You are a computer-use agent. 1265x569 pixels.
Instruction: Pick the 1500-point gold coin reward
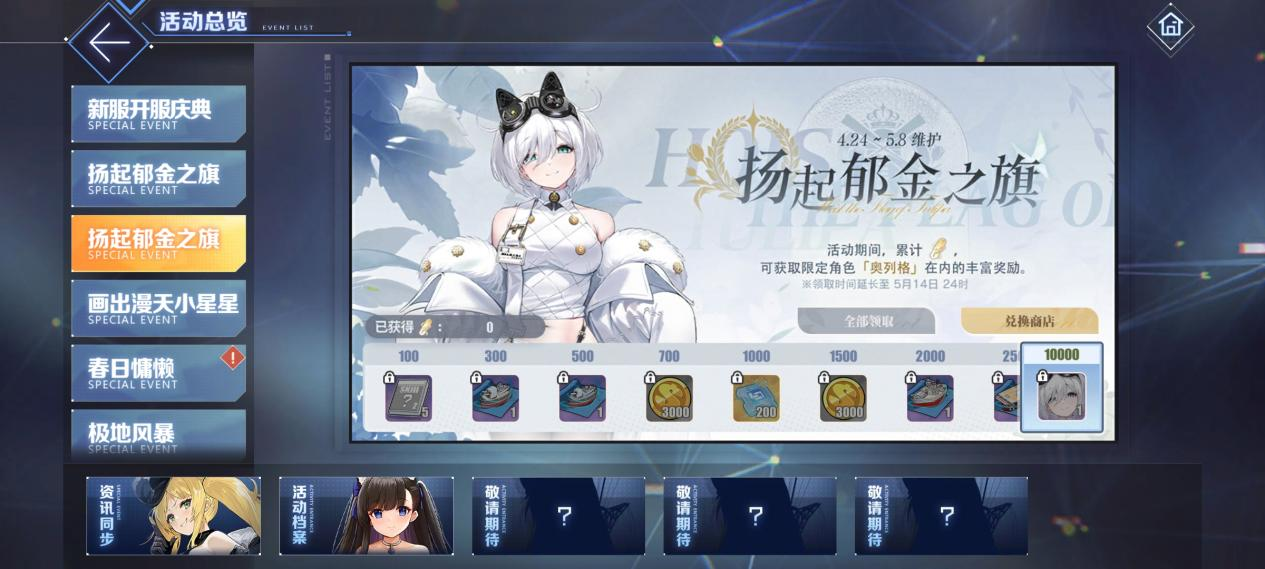click(843, 397)
